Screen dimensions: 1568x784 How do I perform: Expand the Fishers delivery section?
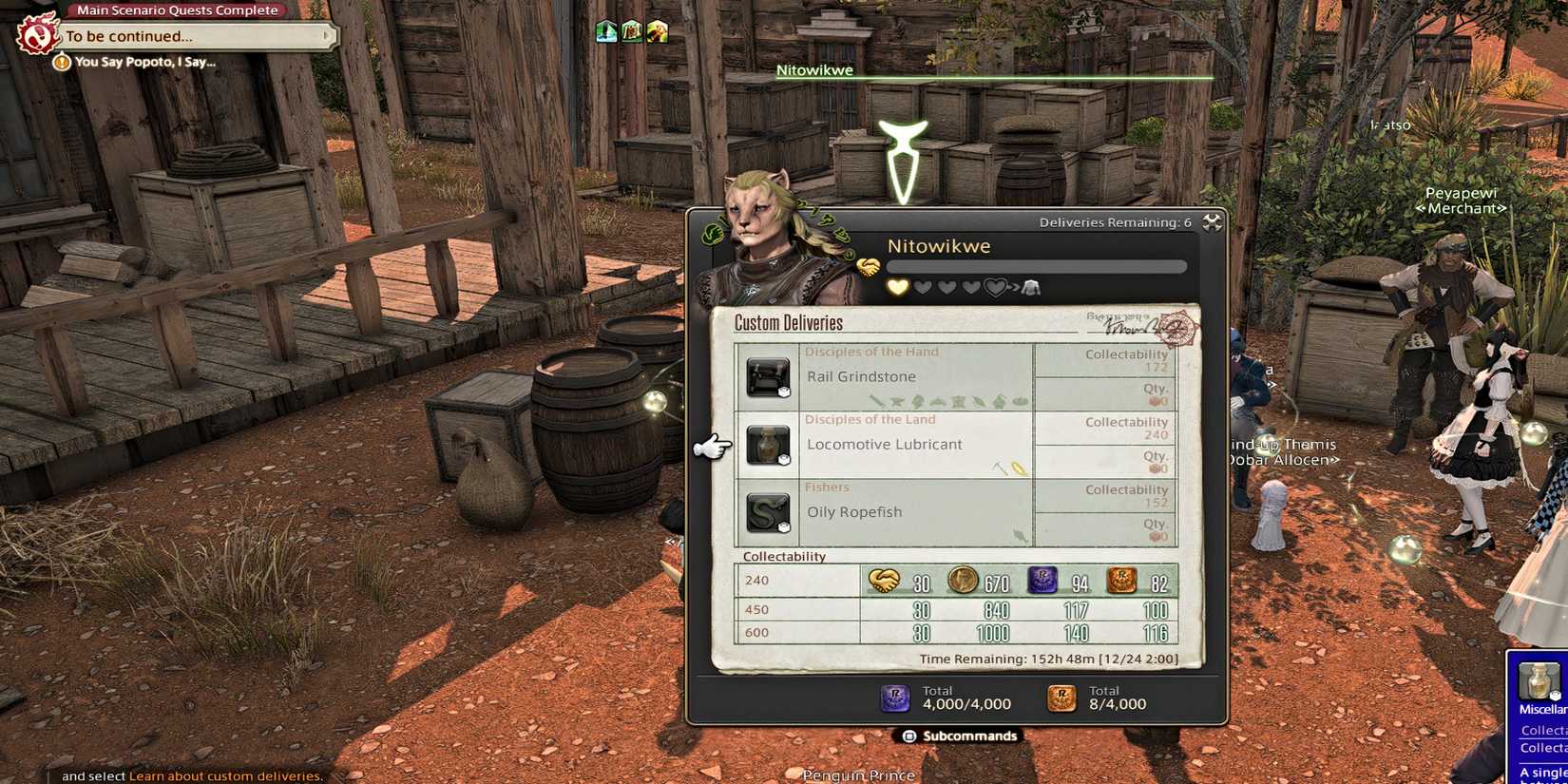click(x=827, y=487)
